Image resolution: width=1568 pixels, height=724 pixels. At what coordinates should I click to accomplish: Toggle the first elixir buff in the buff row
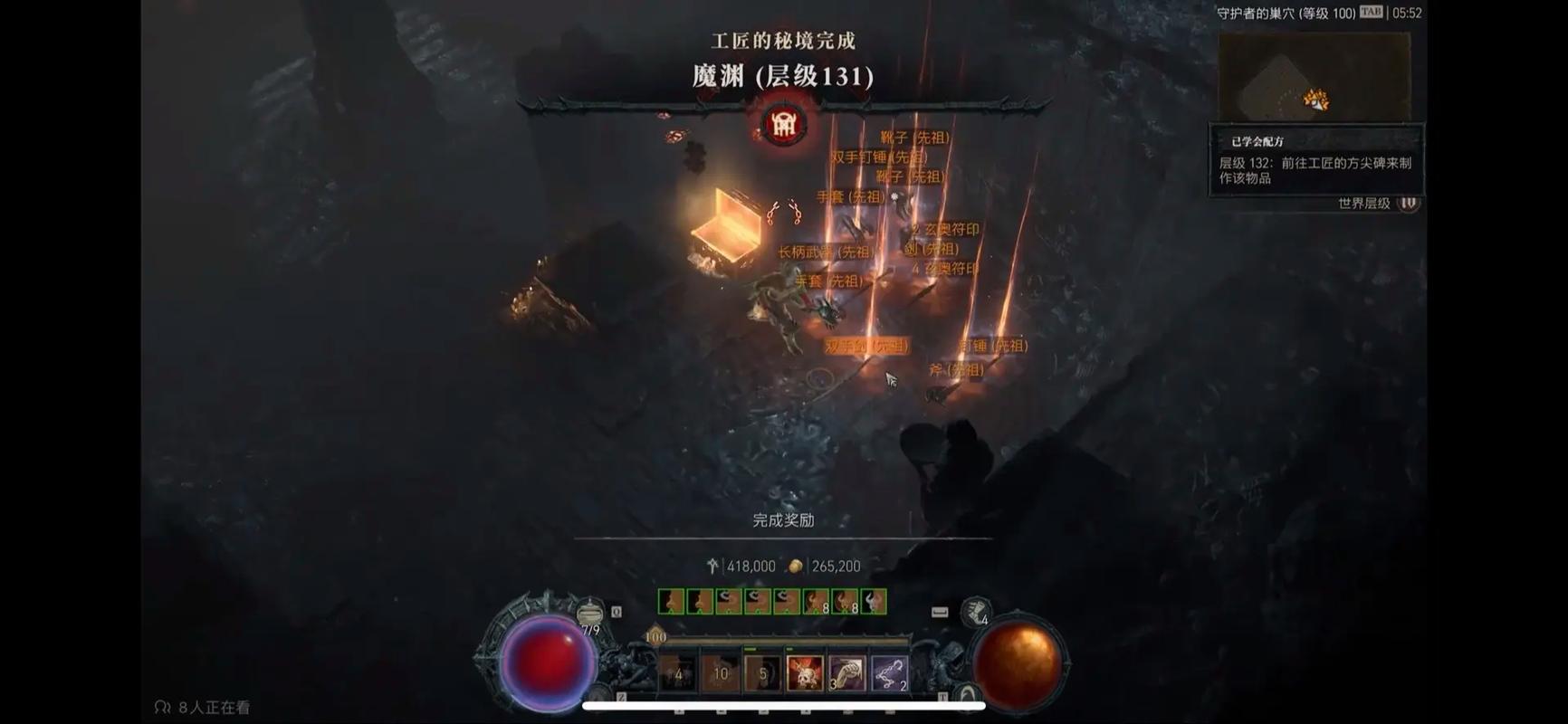tap(671, 602)
